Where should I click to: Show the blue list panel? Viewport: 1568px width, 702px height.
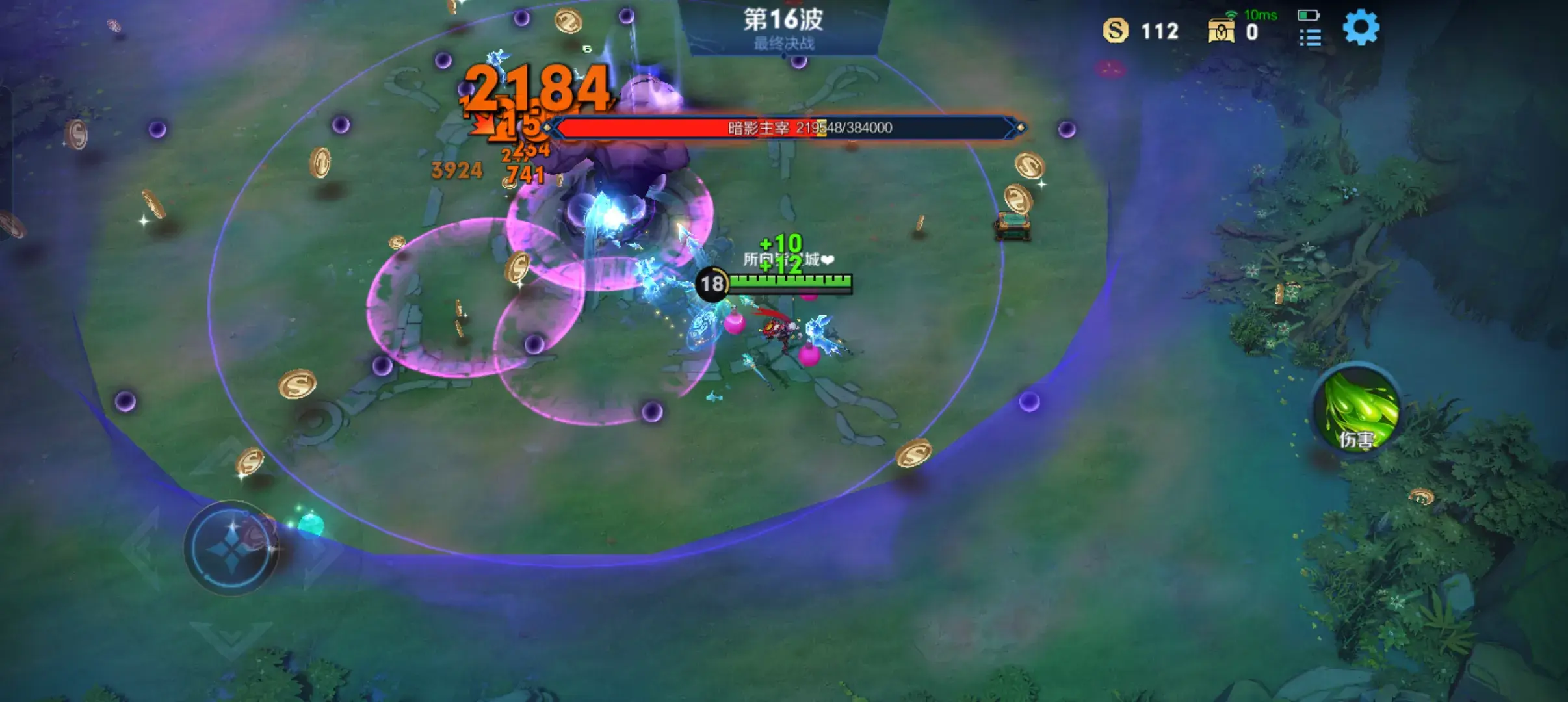[1310, 38]
